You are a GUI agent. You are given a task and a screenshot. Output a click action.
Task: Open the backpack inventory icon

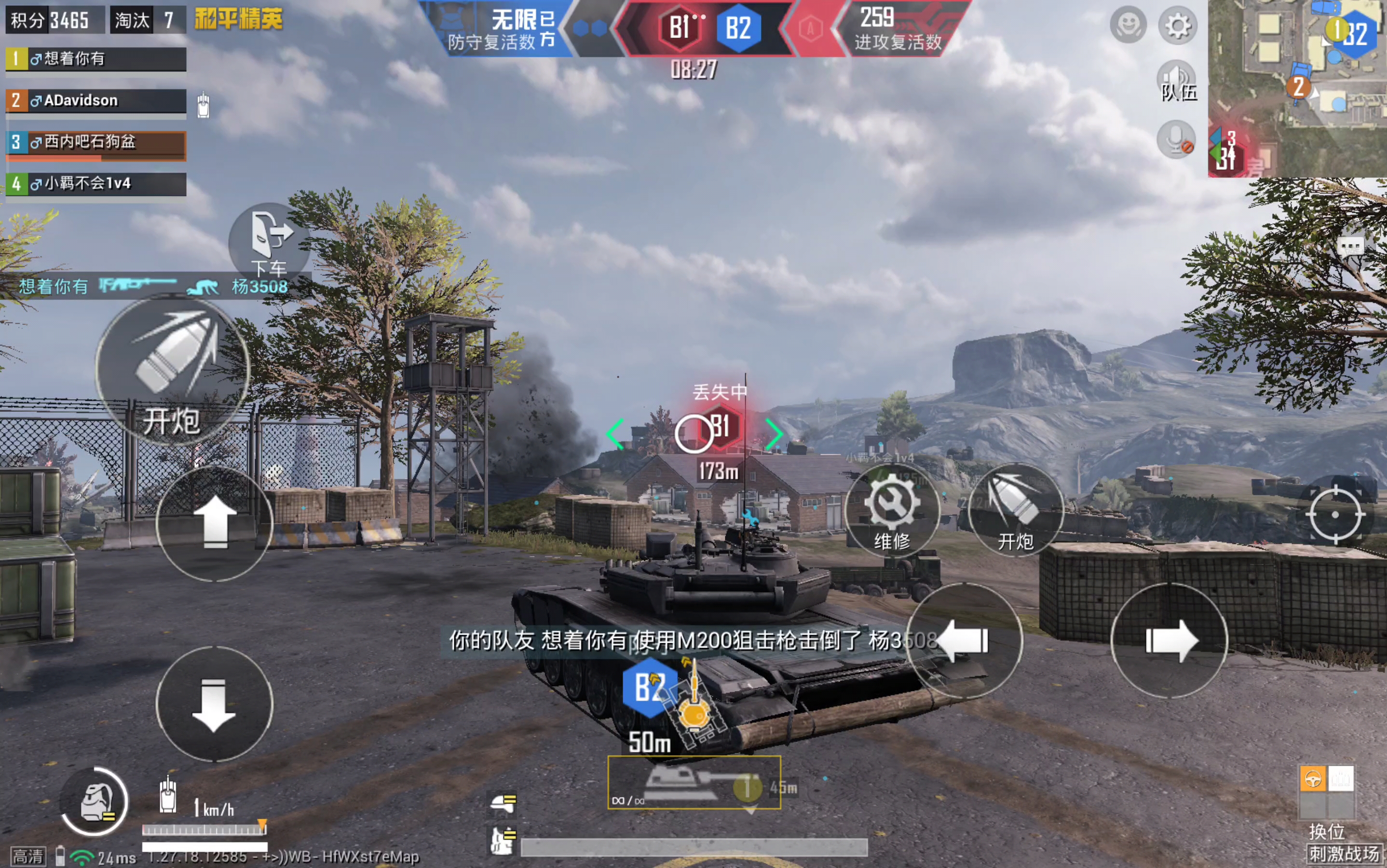point(95,801)
